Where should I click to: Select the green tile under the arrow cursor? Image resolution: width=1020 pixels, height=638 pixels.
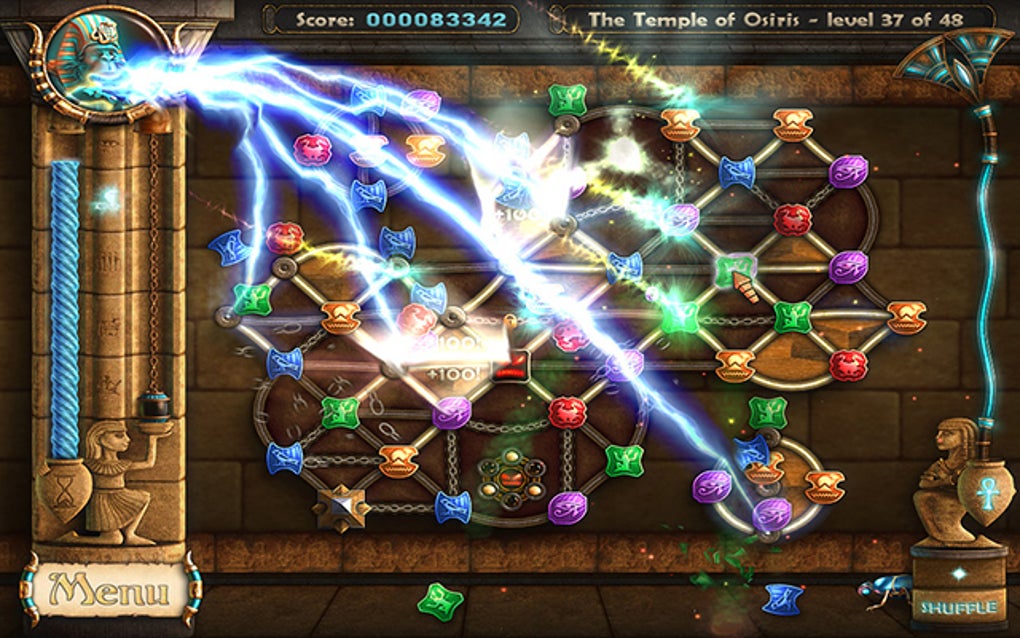[733, 270]
